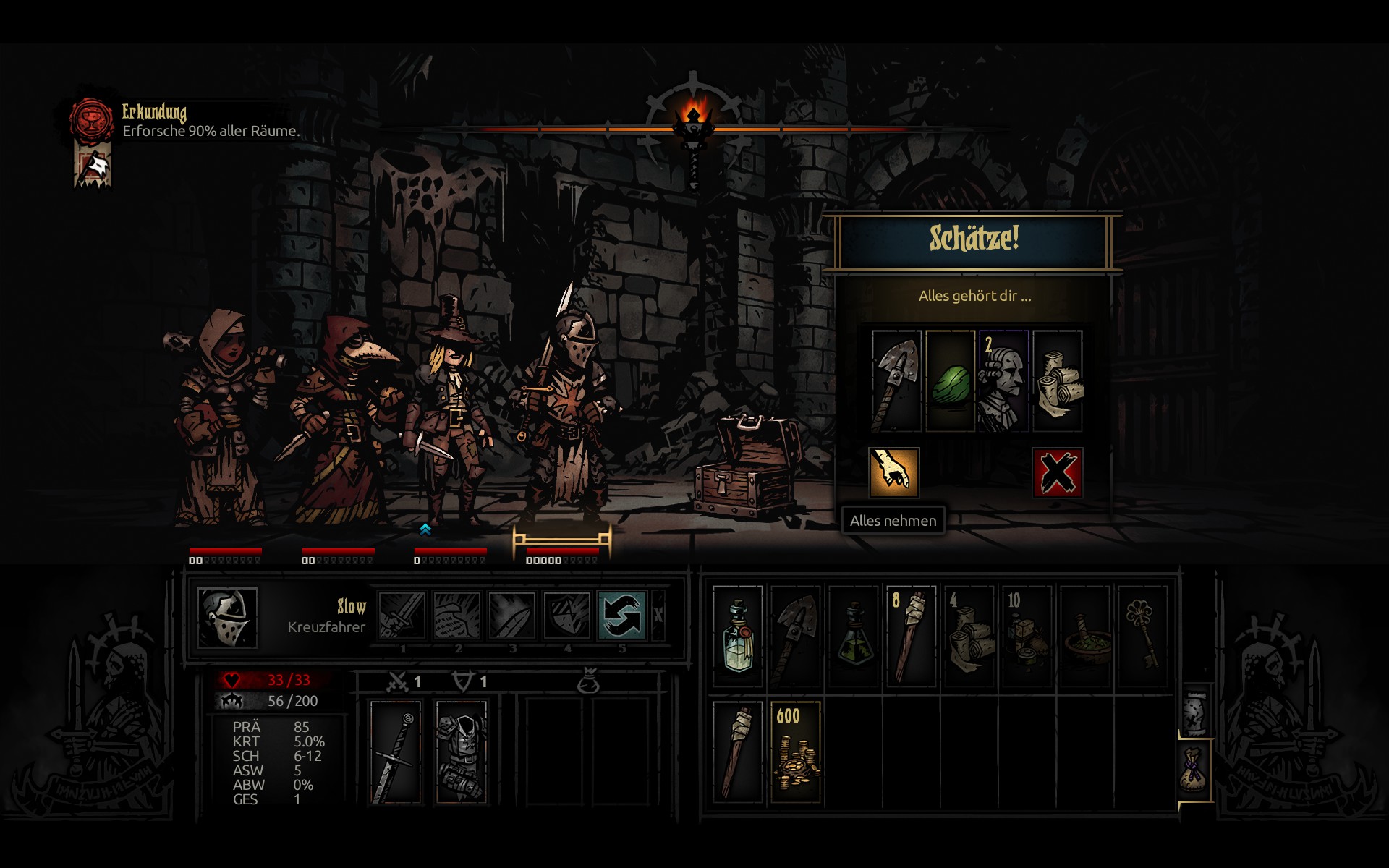The width and height of the screenshot is (1389, 868).
Task: Inspect the Crusader's equipped sword slot
Action: click(x=395, y=752)
